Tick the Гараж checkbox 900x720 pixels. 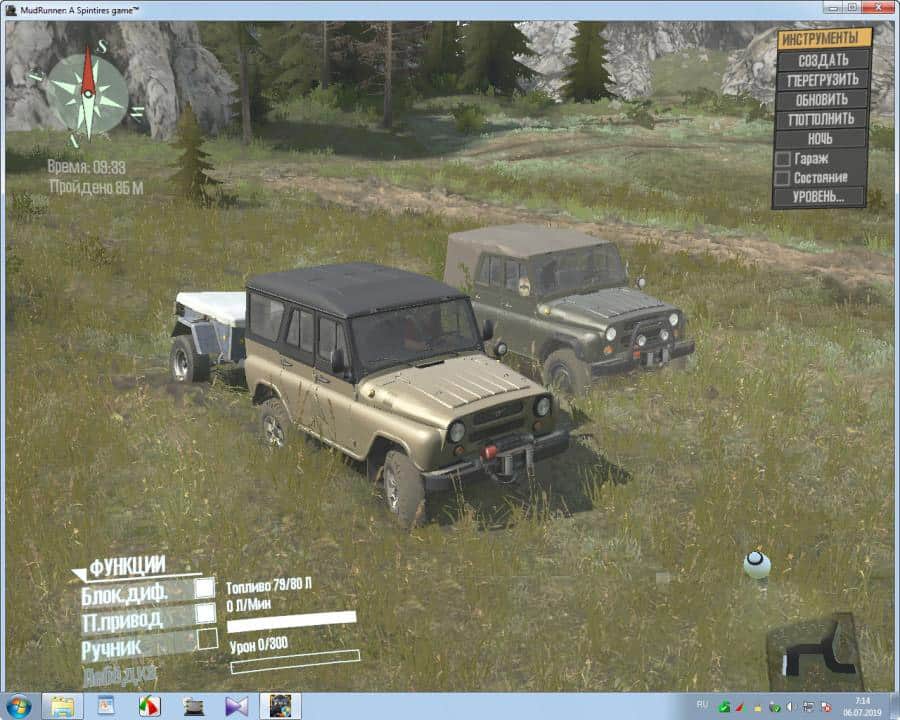(784, 159)
